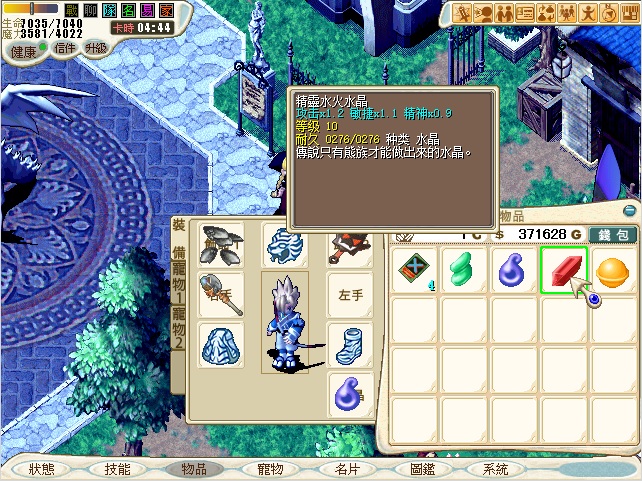
Task: Open the 寵物 pet menu
Action: 270,468
